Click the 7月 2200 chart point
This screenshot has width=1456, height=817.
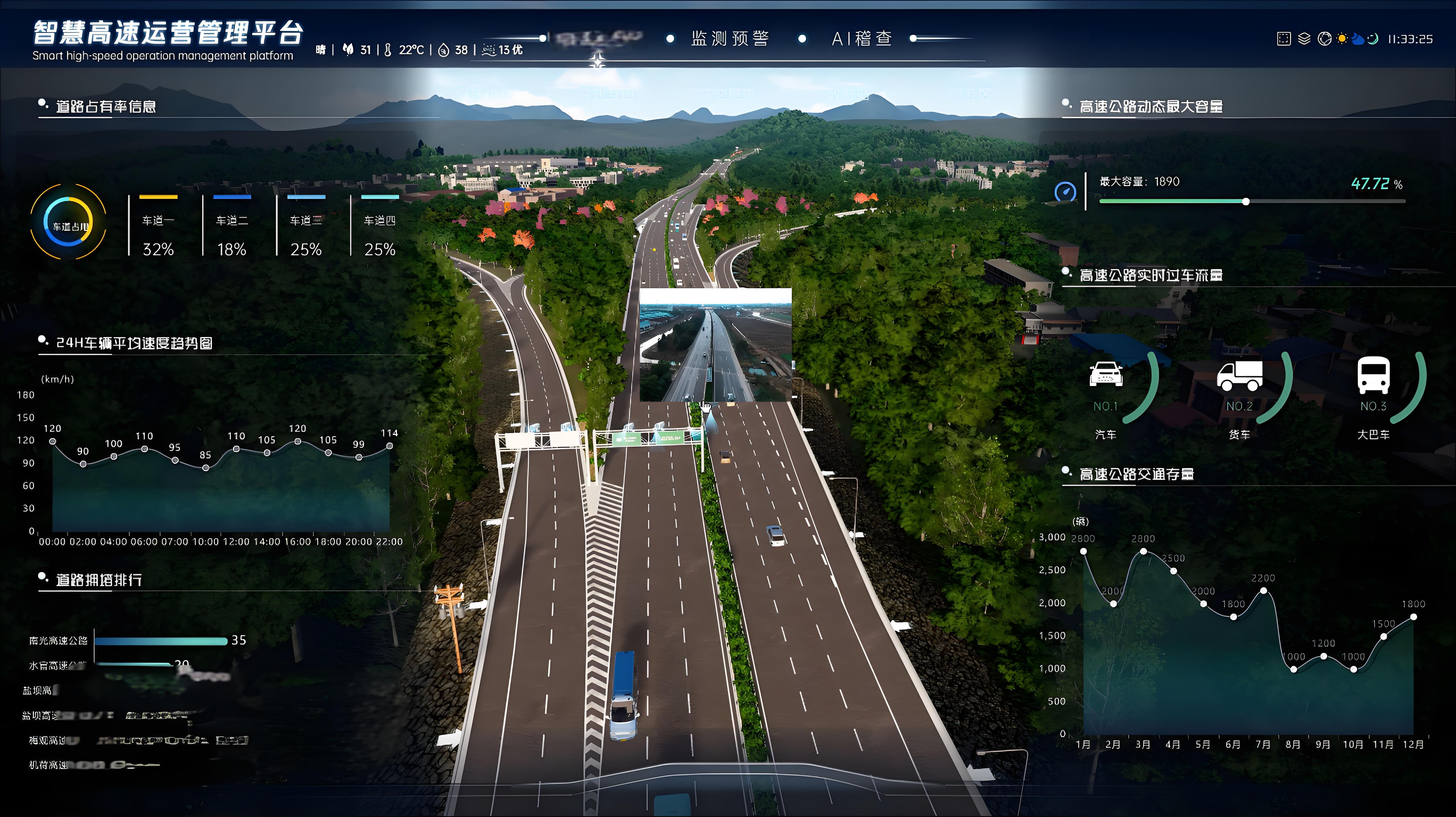click(1263, 591)
